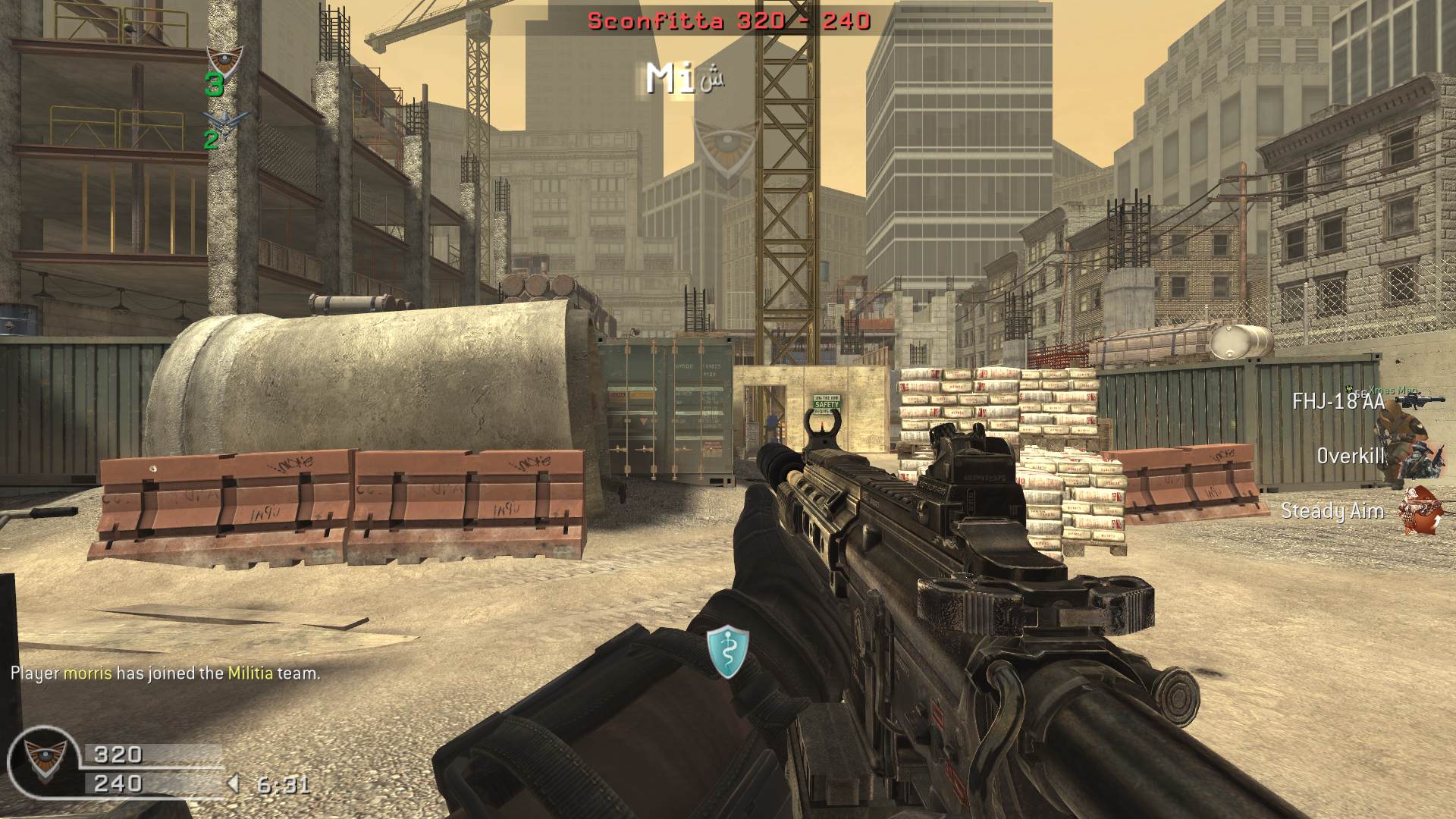Image resolution: width=1456 pixels, height=819 pixels.
Task: Click the eye emblem showing 3 players
Action: 224,59
